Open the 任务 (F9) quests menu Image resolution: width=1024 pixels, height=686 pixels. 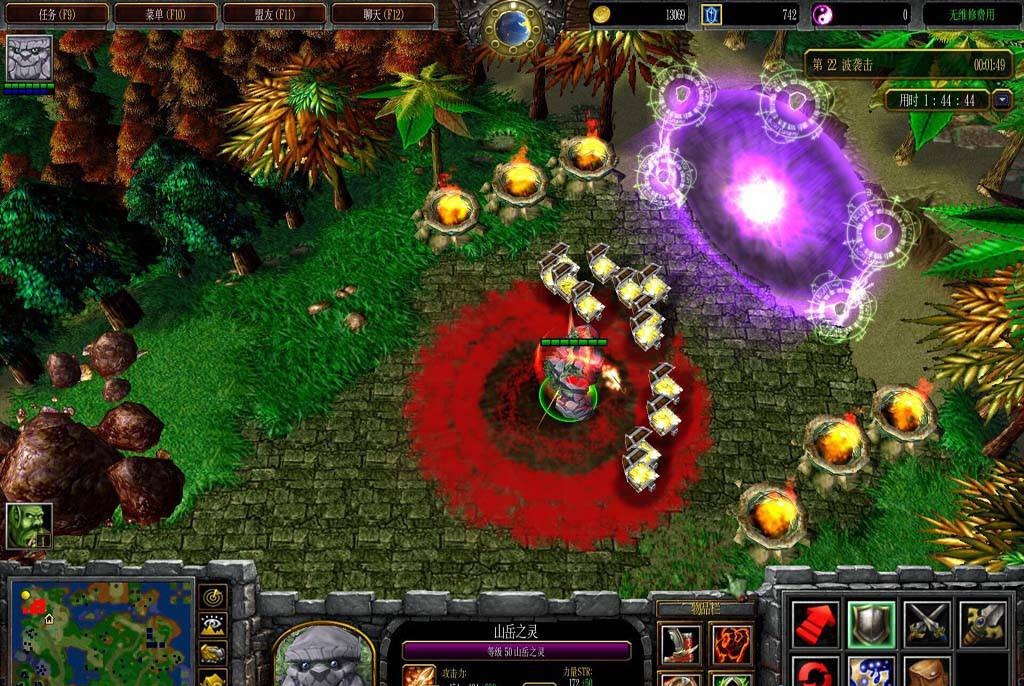[x=56, y=14]
